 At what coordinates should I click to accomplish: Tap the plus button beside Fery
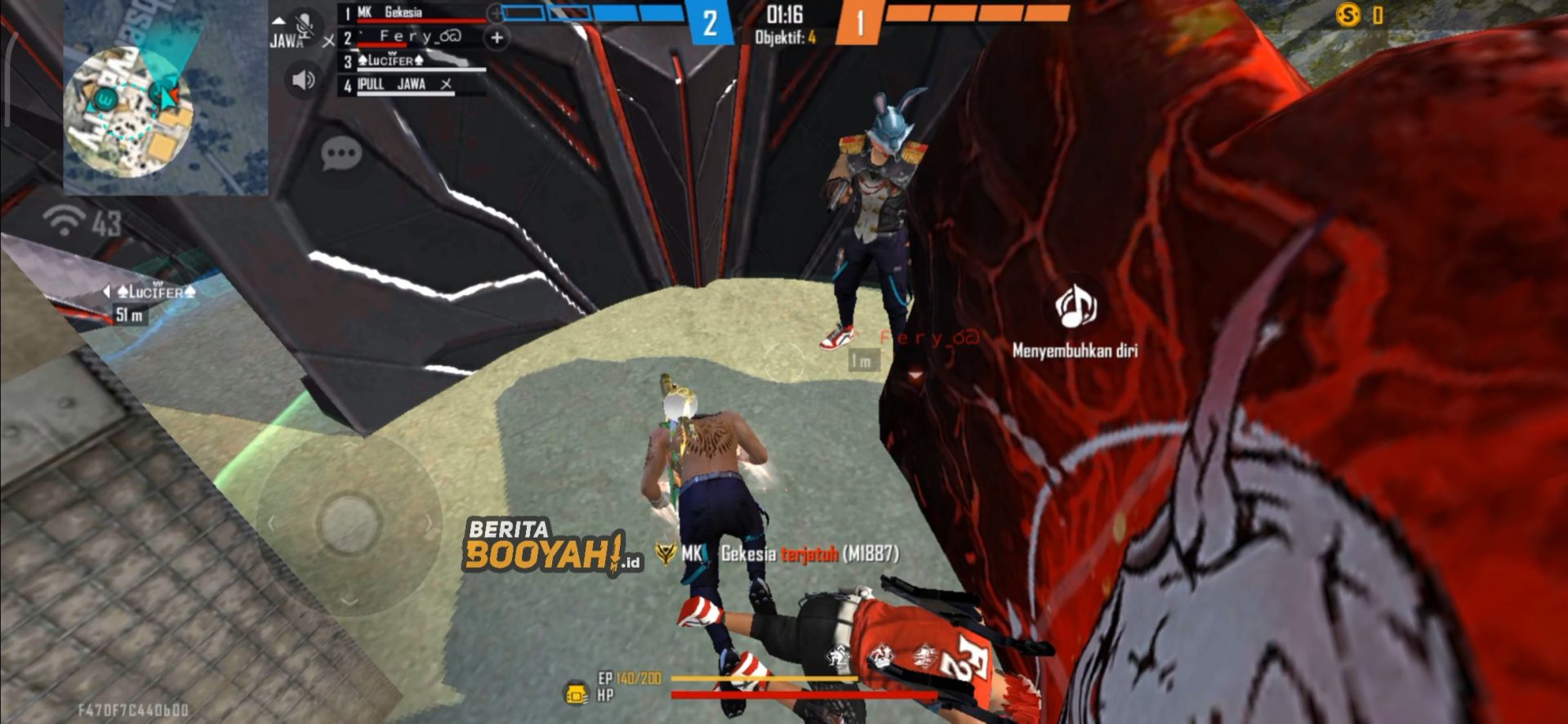tap(497, 38)
